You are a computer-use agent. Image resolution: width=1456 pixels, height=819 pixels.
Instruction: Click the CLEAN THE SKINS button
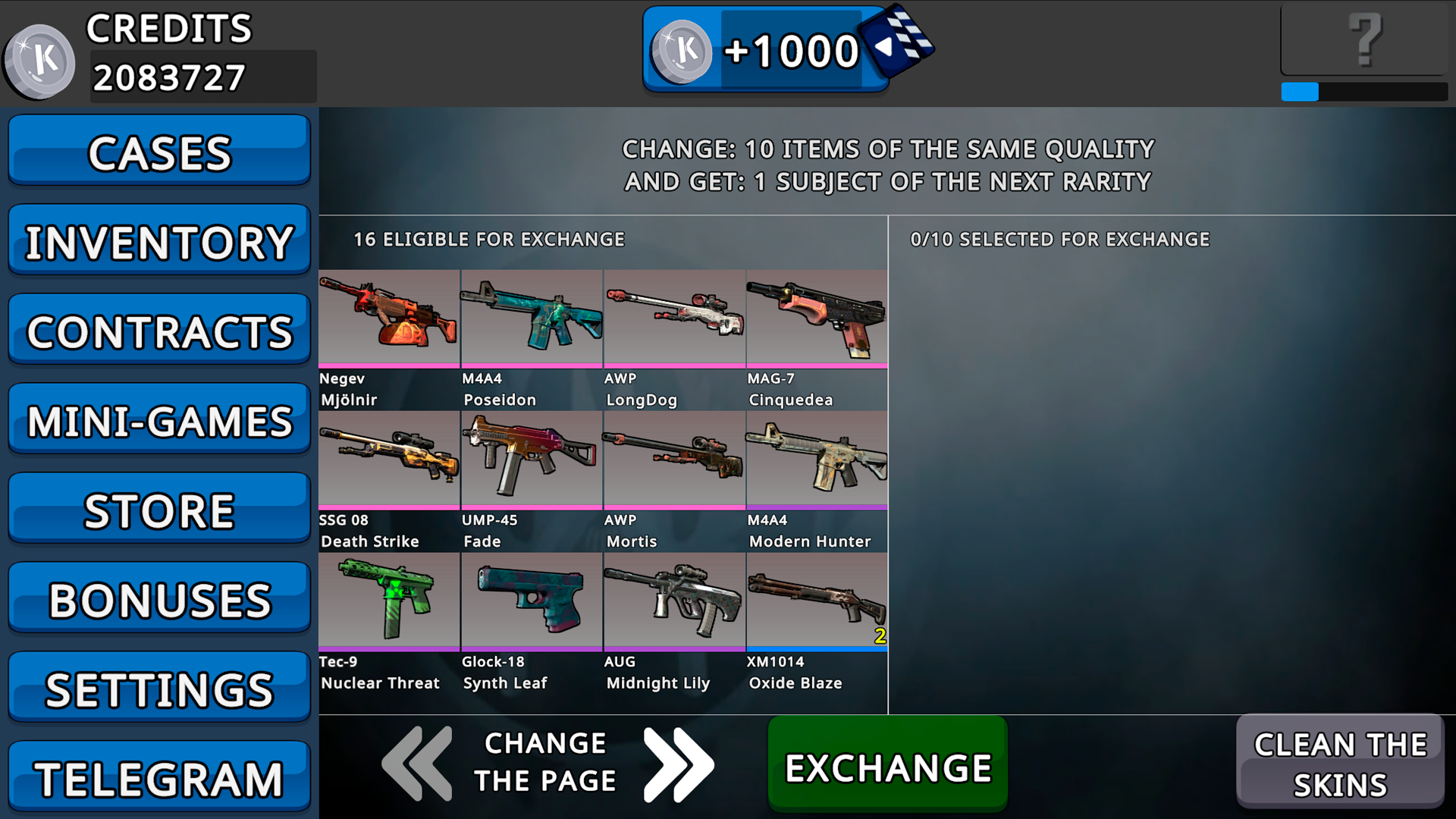click(1341, 762)
